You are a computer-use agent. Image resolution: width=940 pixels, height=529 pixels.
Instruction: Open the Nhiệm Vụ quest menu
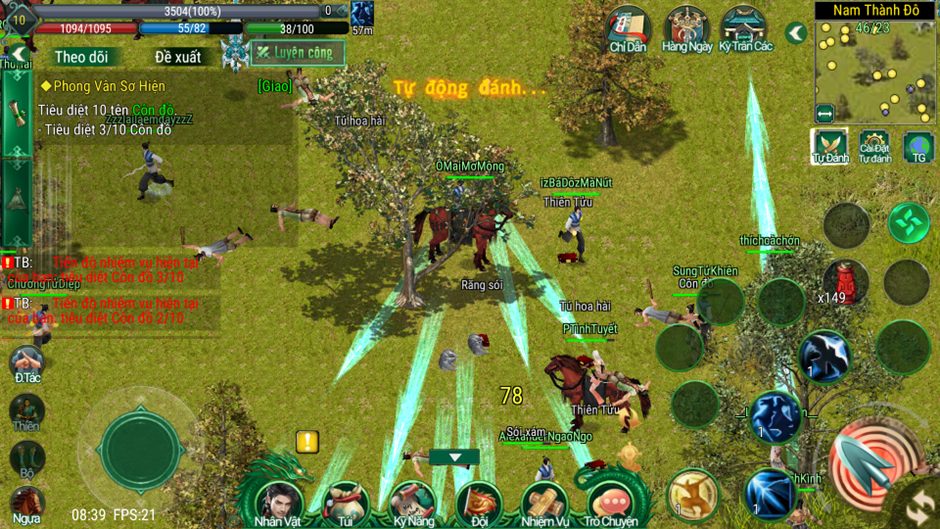click(543, 500)
